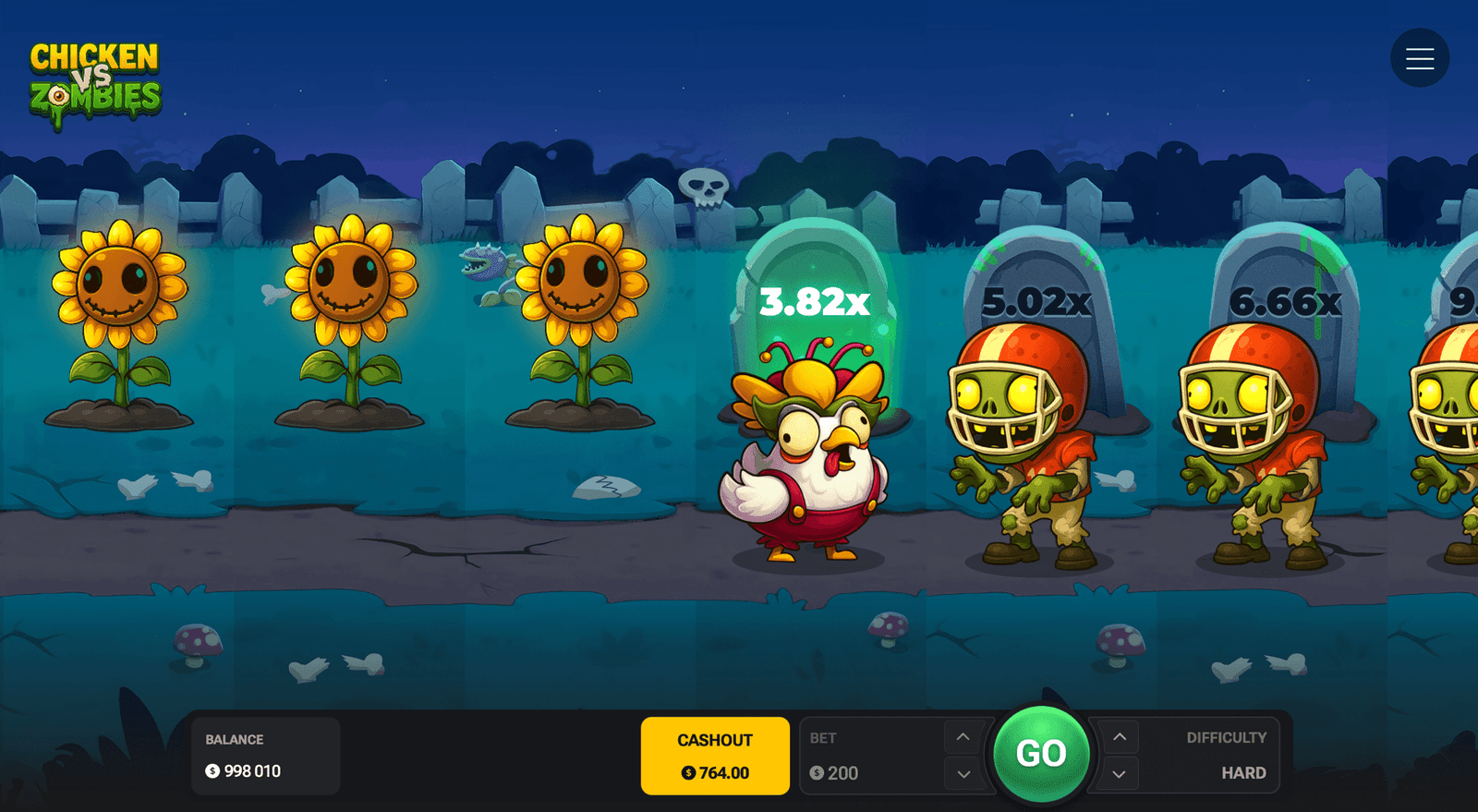Increase the bet amount
Viewport: 1478px width, 812px height.
[x=962, y=736]
